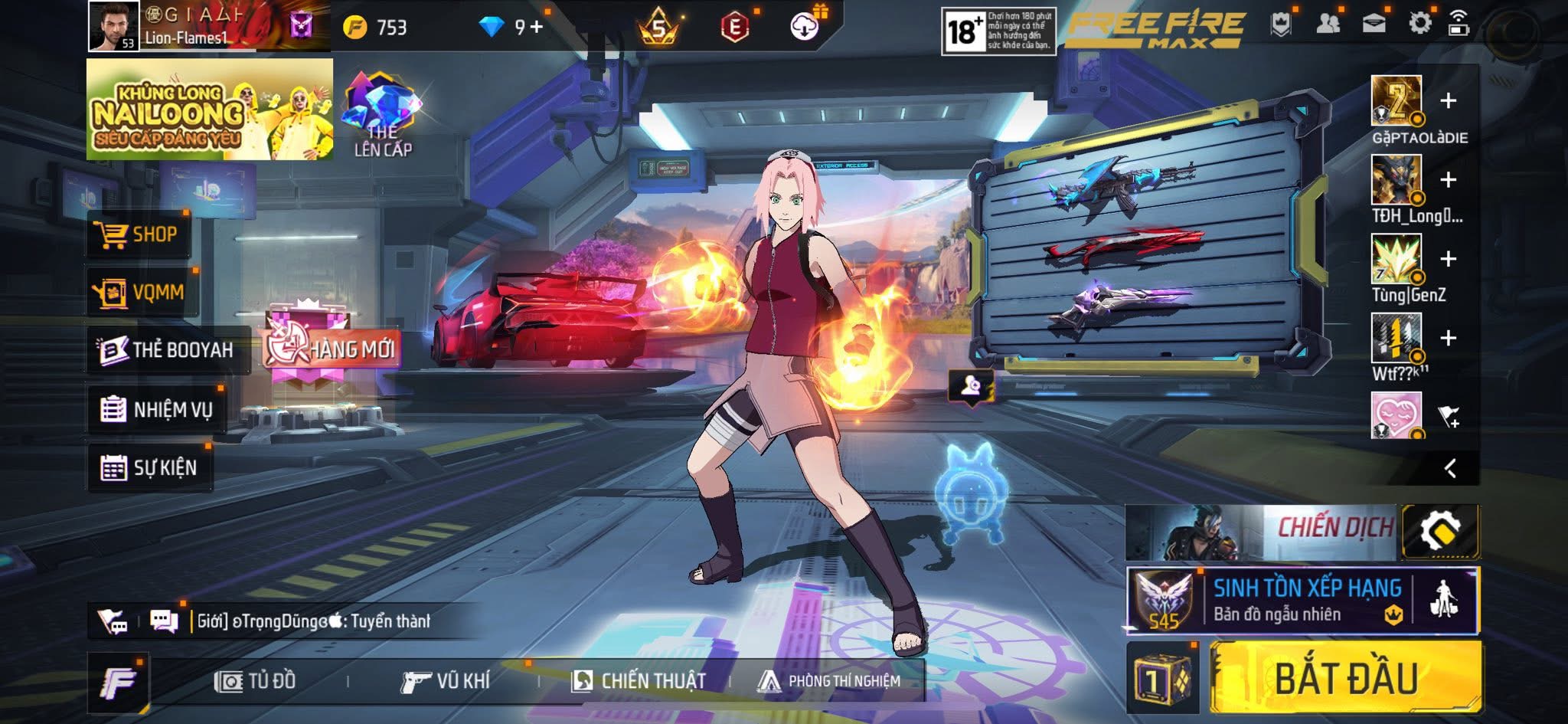
Task: Add diamonds with the plus button
Action: coord(537,28)
